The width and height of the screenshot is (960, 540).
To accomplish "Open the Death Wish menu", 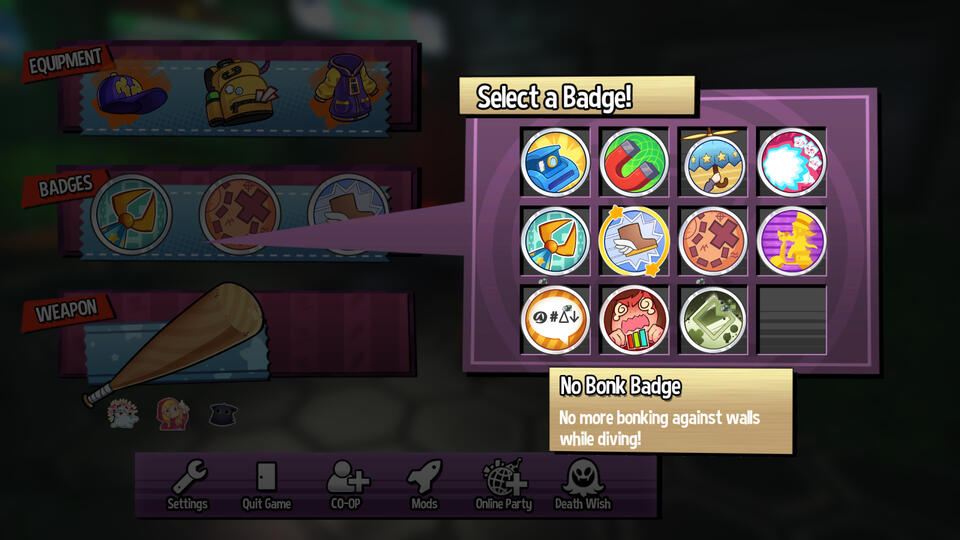I will point(583,485).
